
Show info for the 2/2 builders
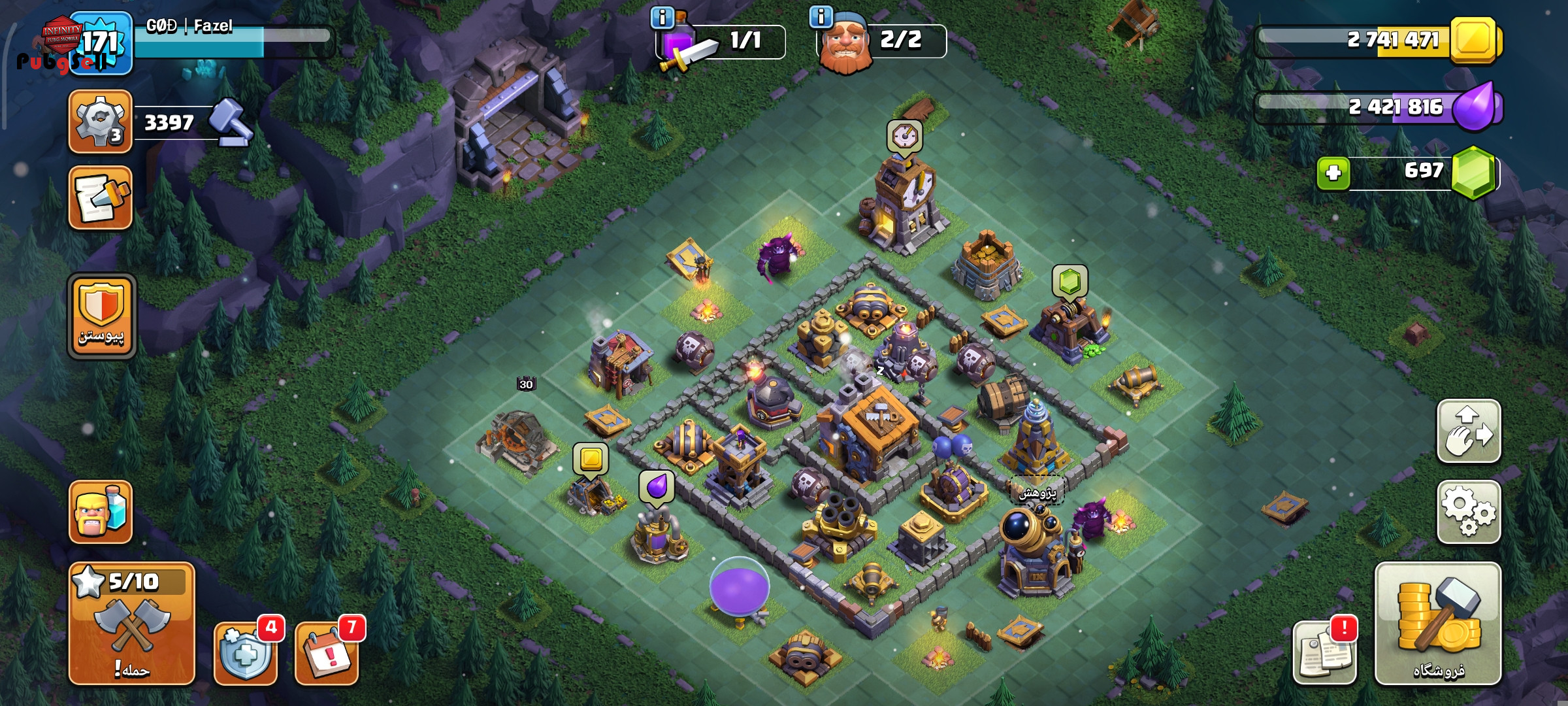pyautogui.click(x=821, y=17)
